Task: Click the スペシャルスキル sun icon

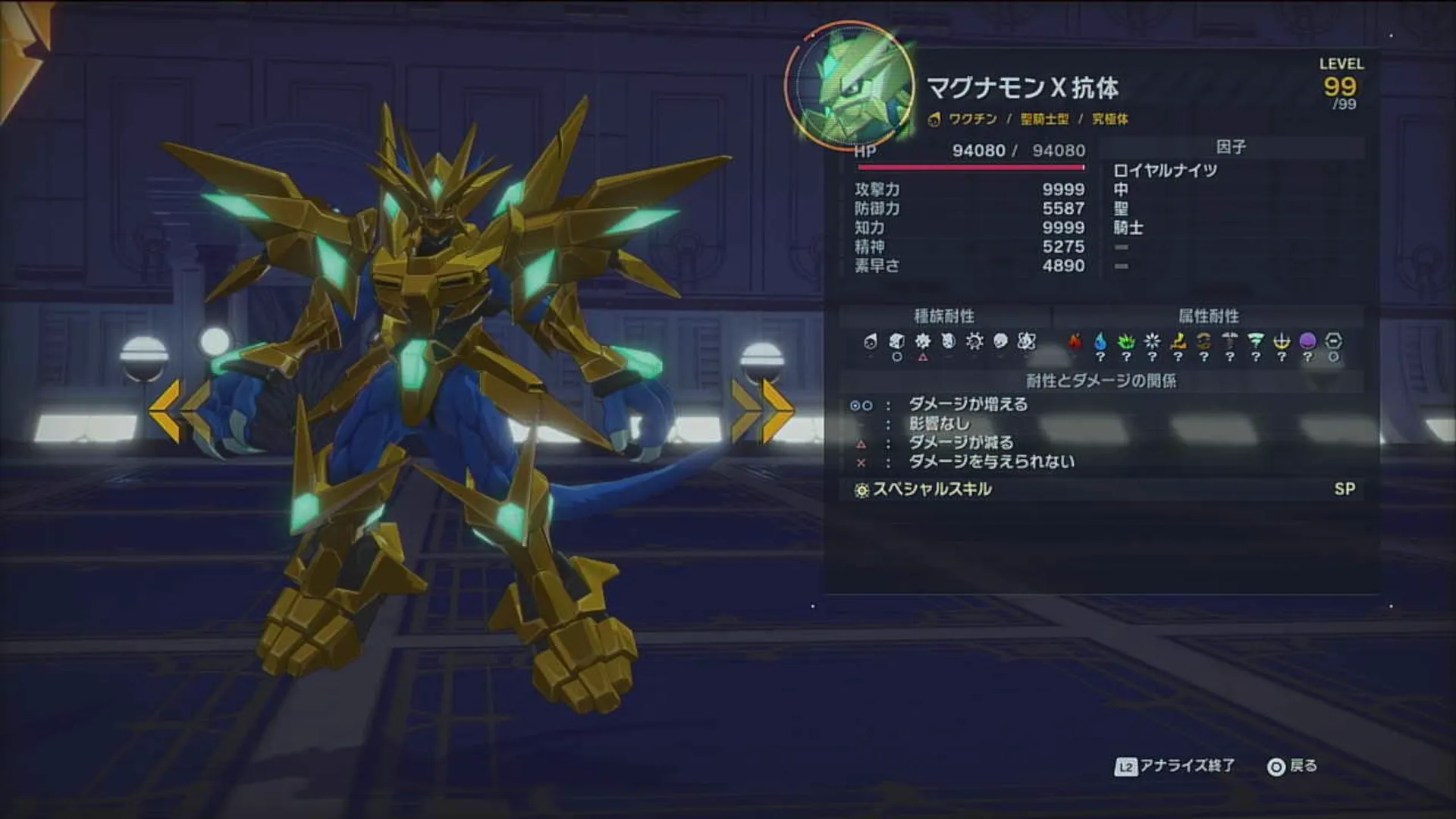Action: 861,489
